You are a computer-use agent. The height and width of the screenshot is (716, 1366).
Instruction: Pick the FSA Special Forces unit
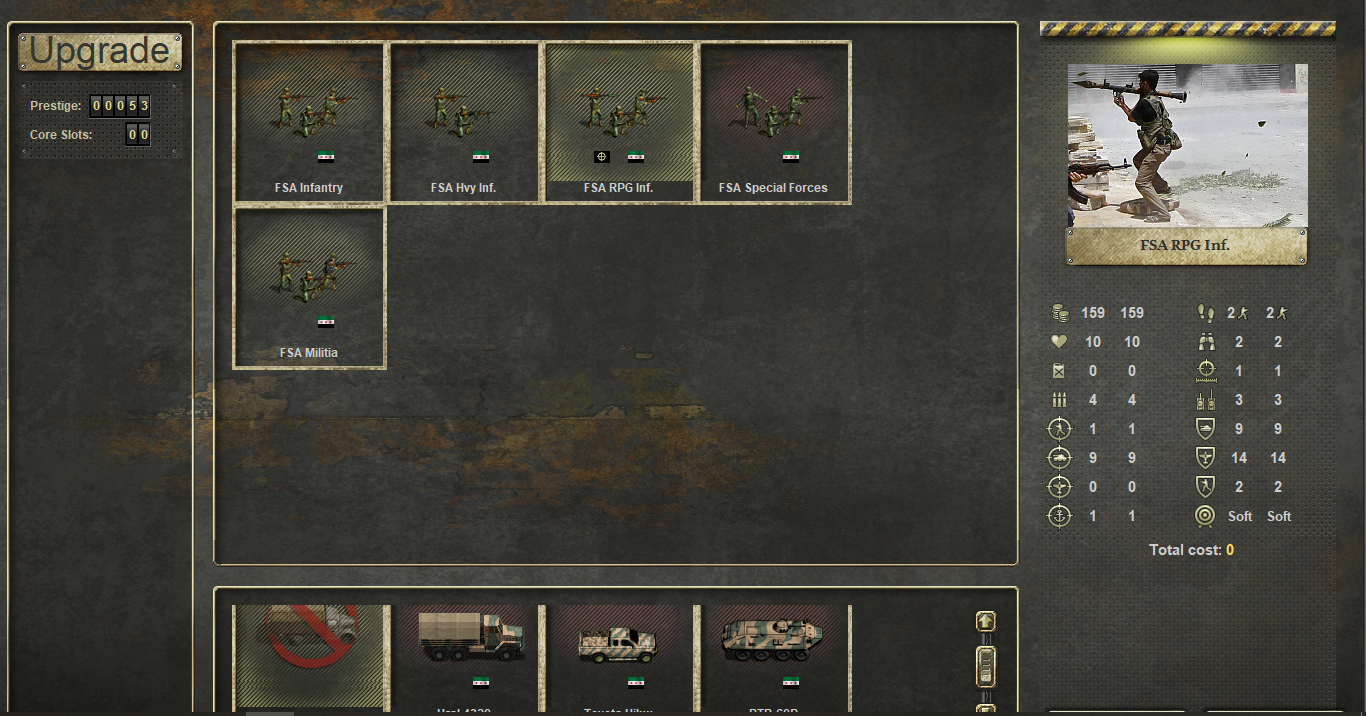(774, 122)
